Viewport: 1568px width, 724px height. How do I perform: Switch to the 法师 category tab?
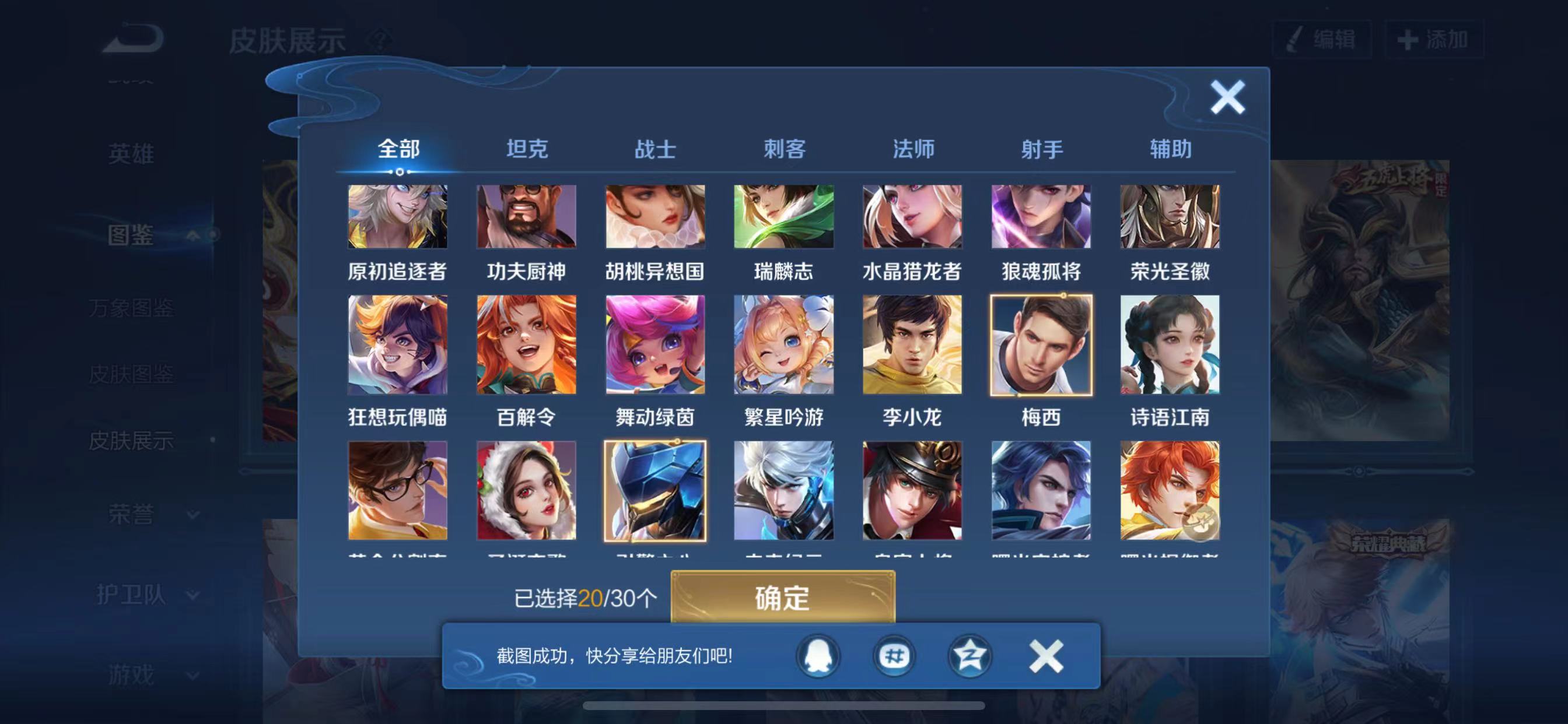pos(913,149)
